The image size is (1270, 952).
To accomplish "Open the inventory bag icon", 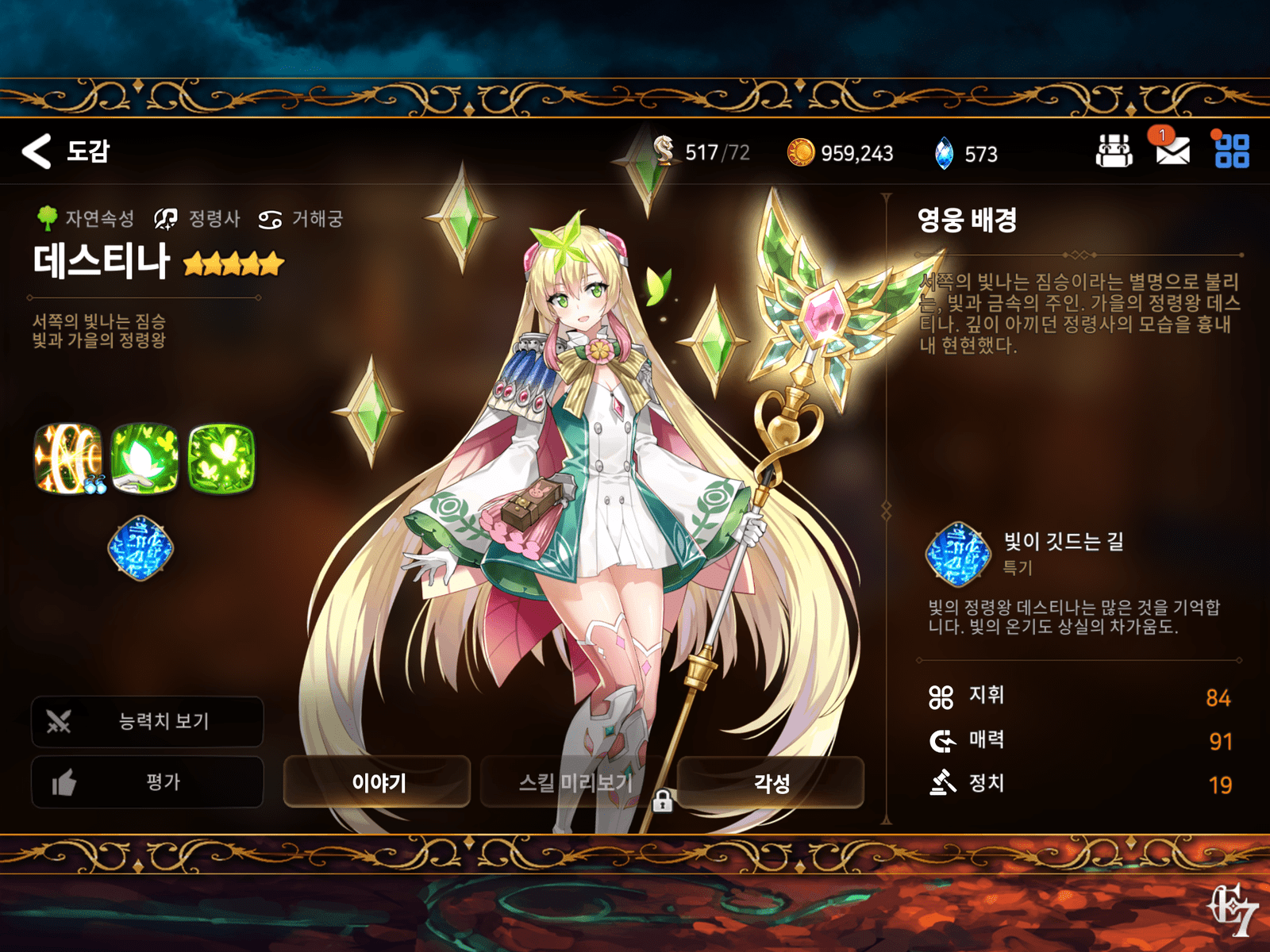I will pyautogui.click(x=1114, y=152).
